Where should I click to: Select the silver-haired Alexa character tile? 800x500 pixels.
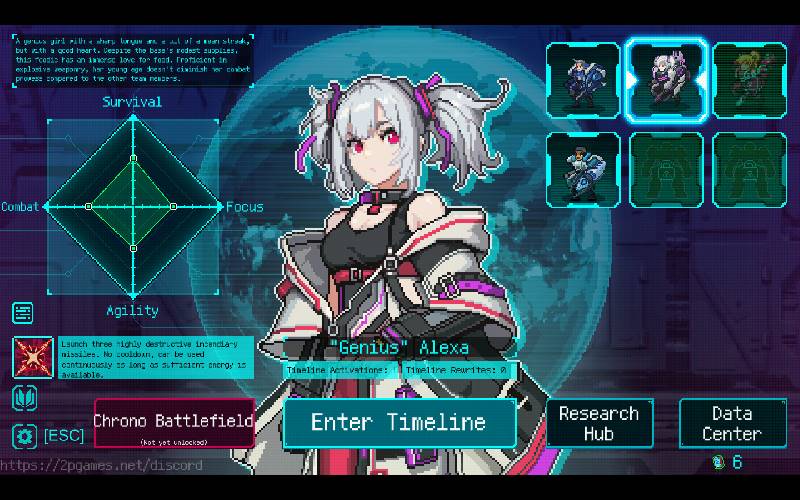(666, 79)
